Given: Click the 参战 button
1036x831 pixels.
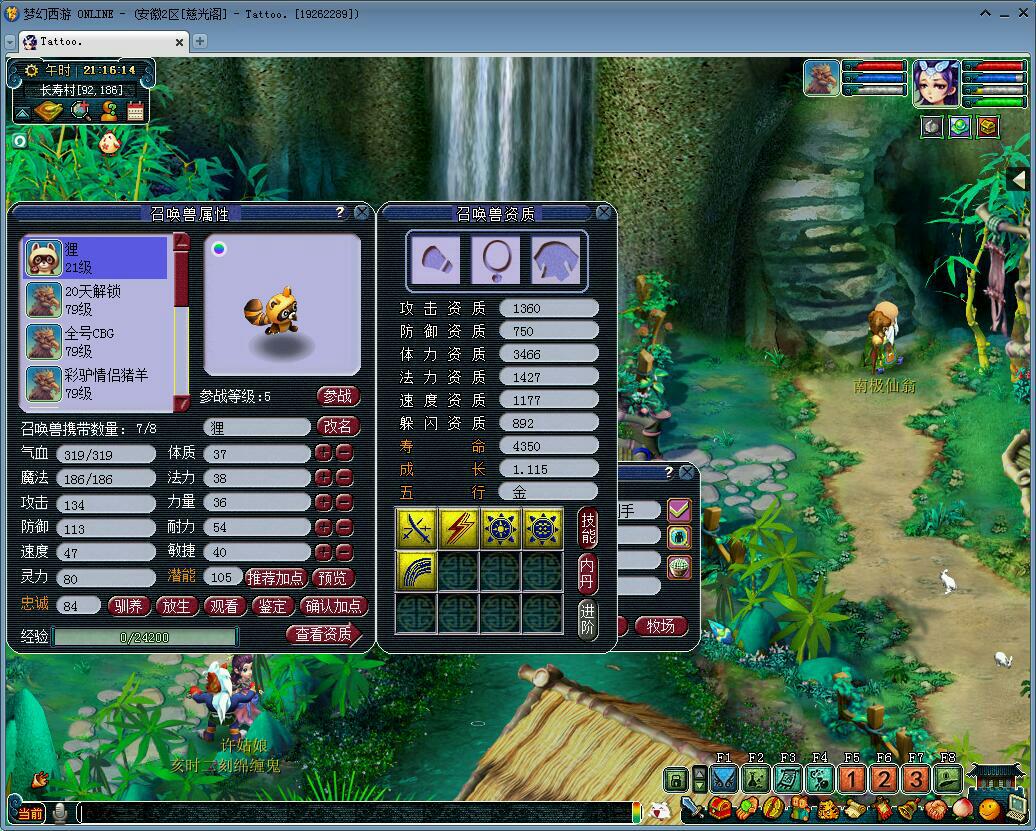Looking at the screenshot, I should (x=338, y=396).
